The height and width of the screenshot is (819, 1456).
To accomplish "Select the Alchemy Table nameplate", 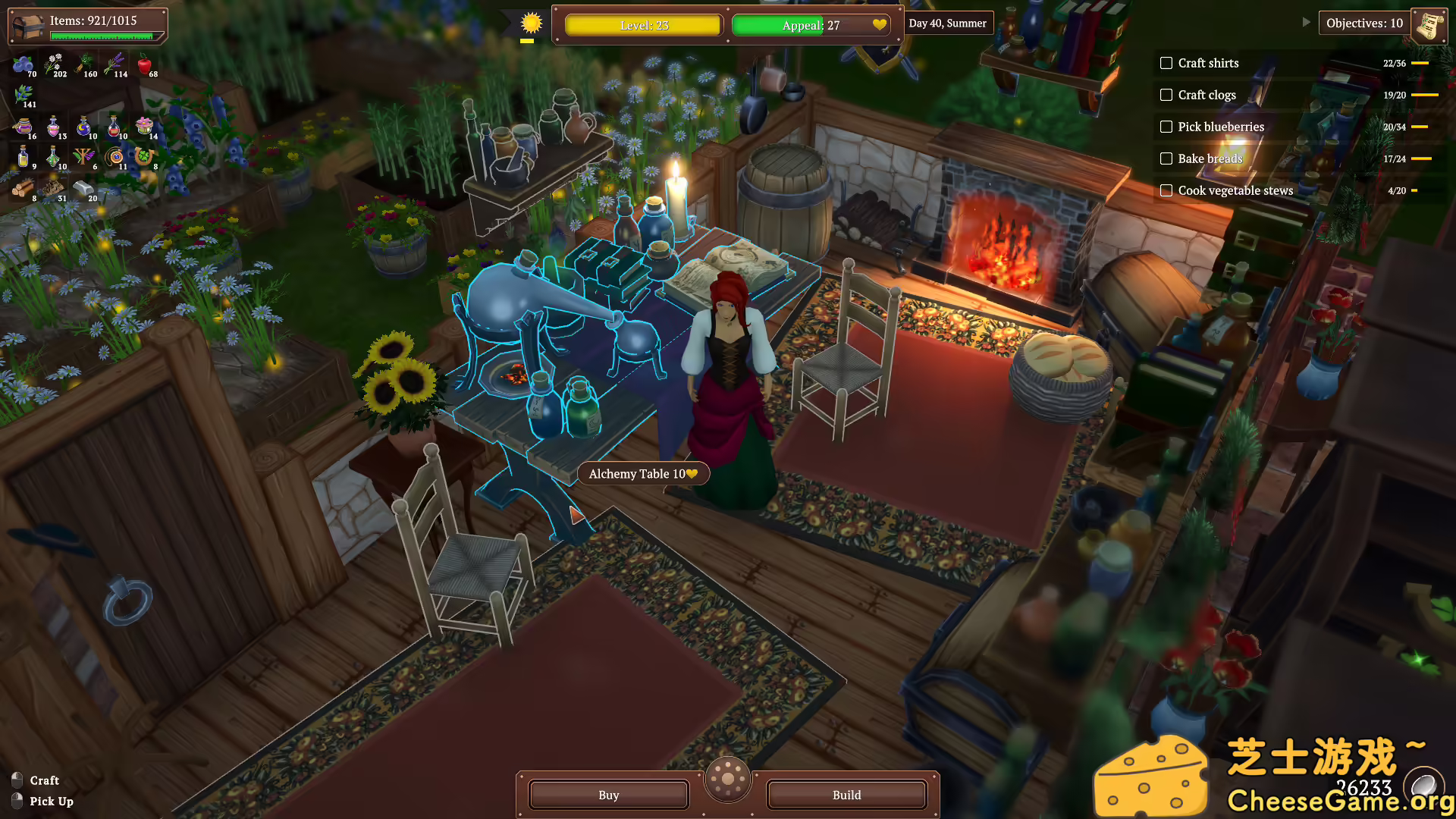I will 642,473.
